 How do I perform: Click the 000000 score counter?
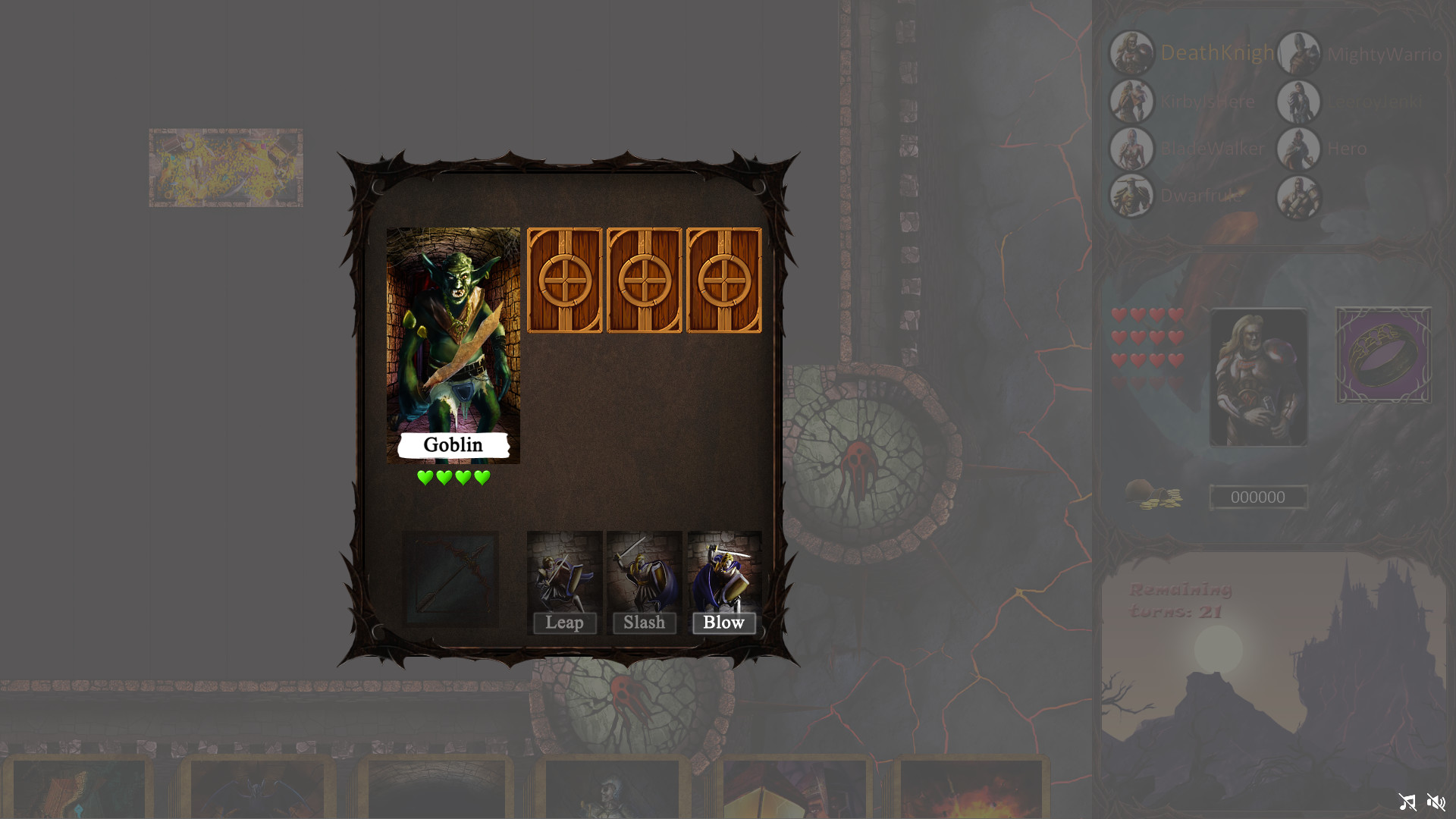click(1258, 497)
